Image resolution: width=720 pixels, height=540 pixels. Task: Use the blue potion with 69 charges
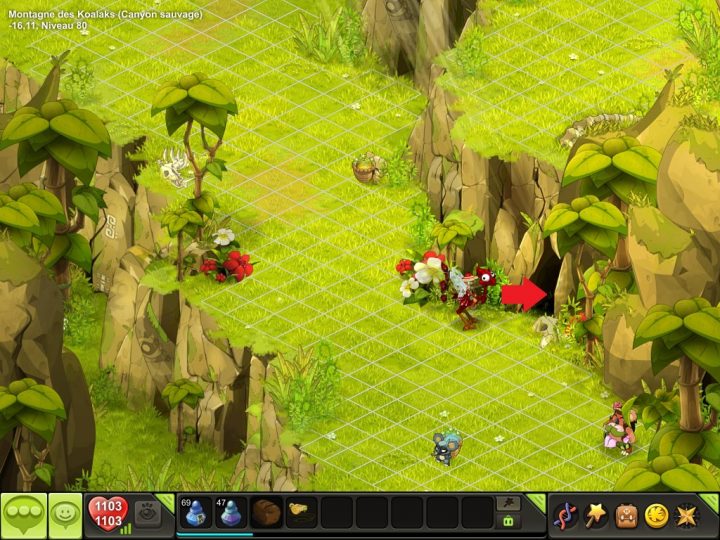(x=196, y=513)
